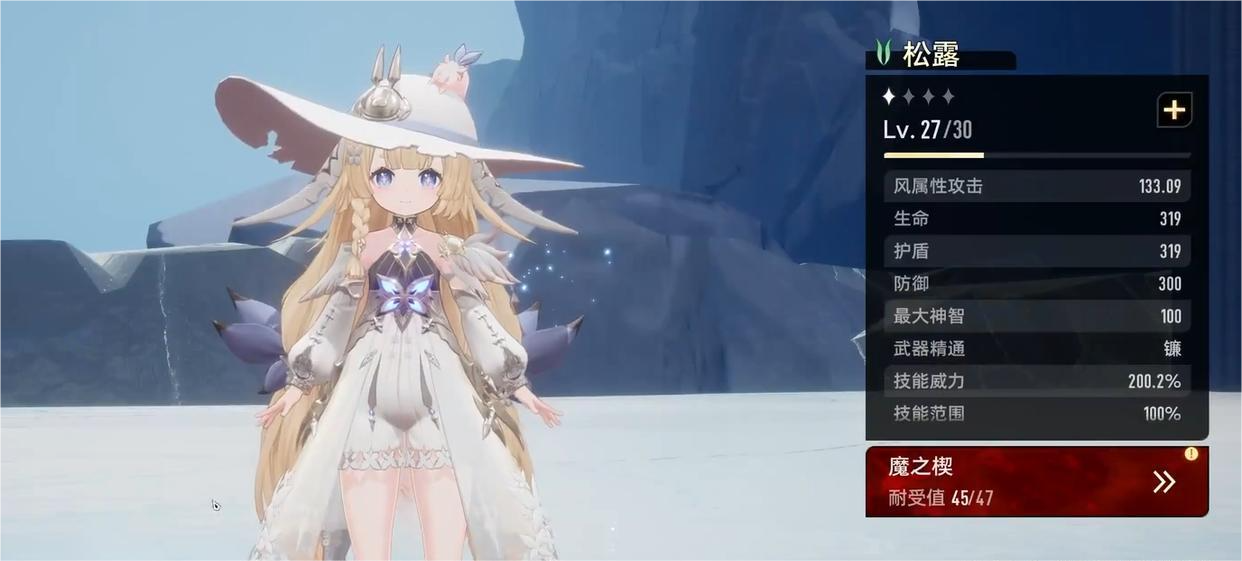Select the 风属性攻击 stat row
1242x561 pixels.
tap(1036, 186)
